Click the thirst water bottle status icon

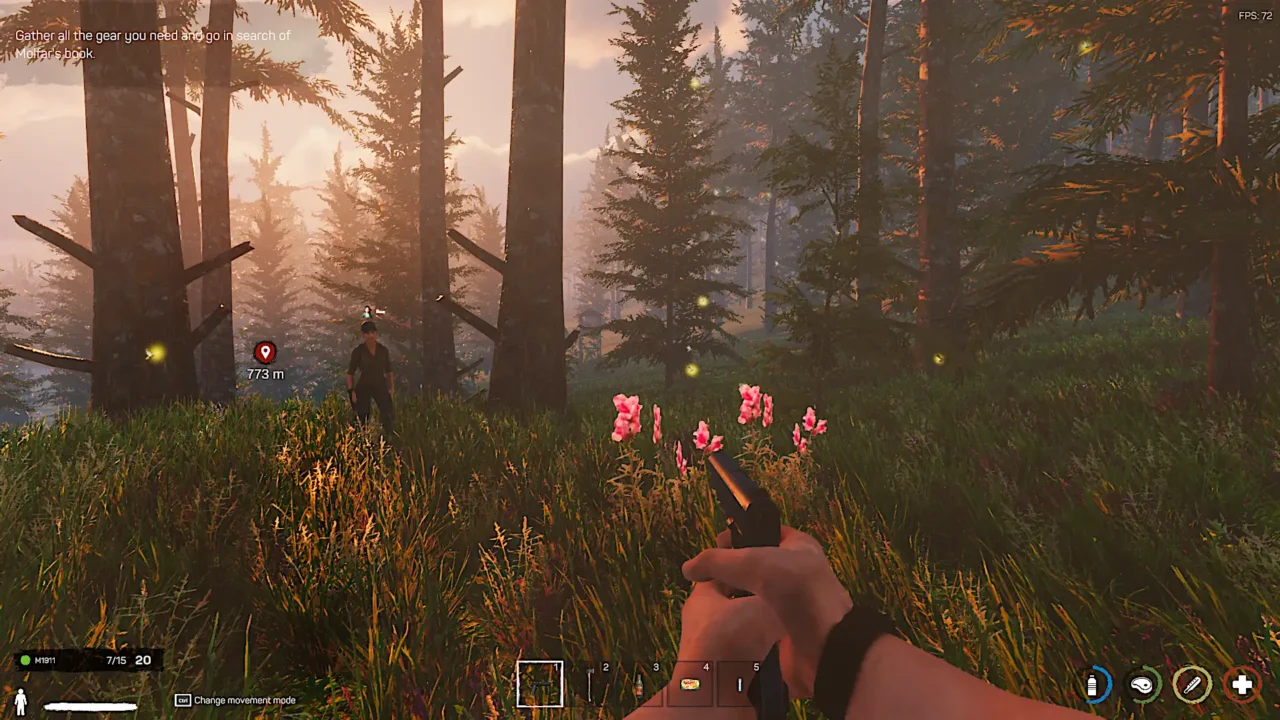(x=1093, y=685)
